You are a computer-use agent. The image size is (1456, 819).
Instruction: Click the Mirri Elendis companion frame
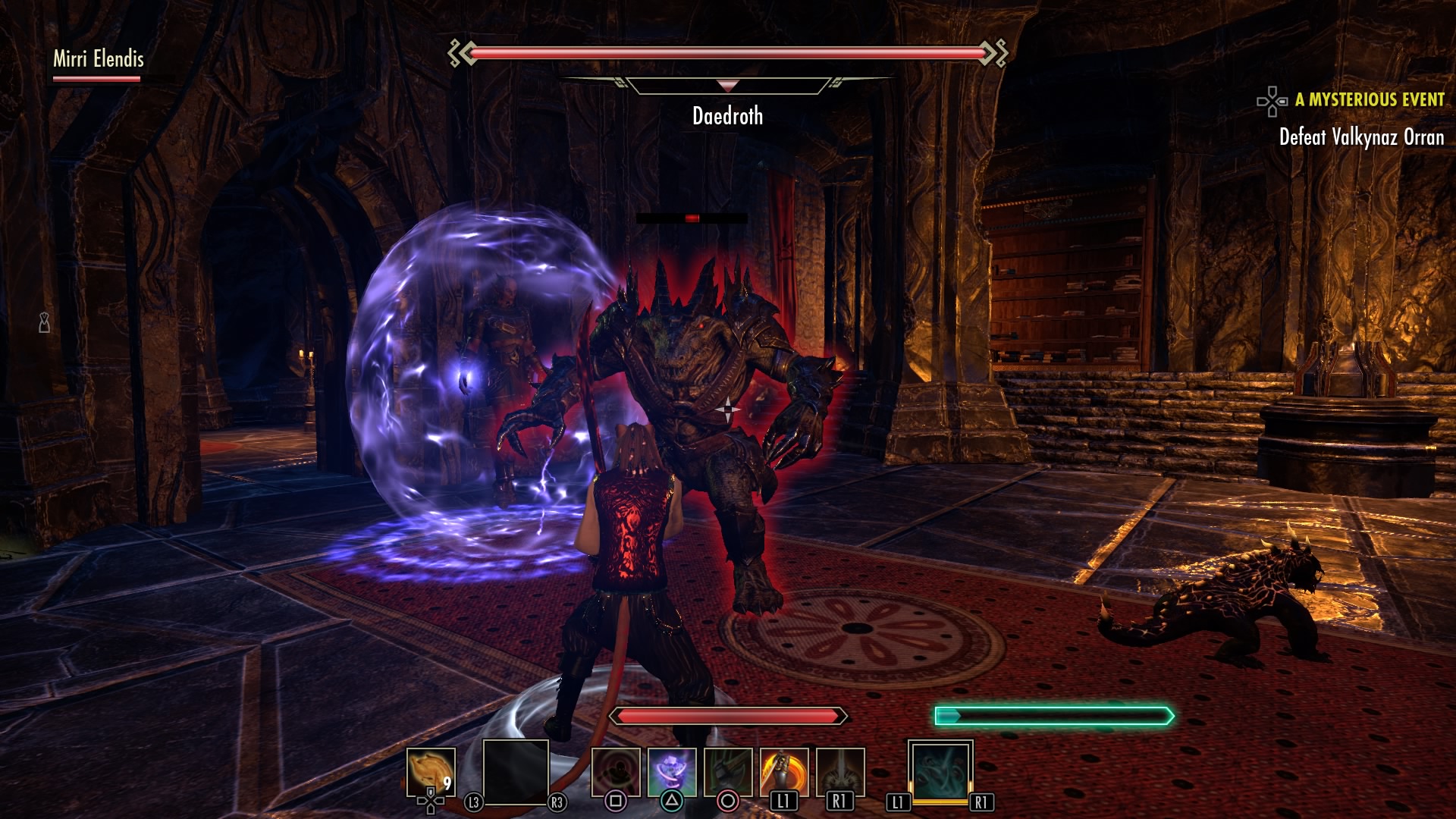click(x=98, y=59)
